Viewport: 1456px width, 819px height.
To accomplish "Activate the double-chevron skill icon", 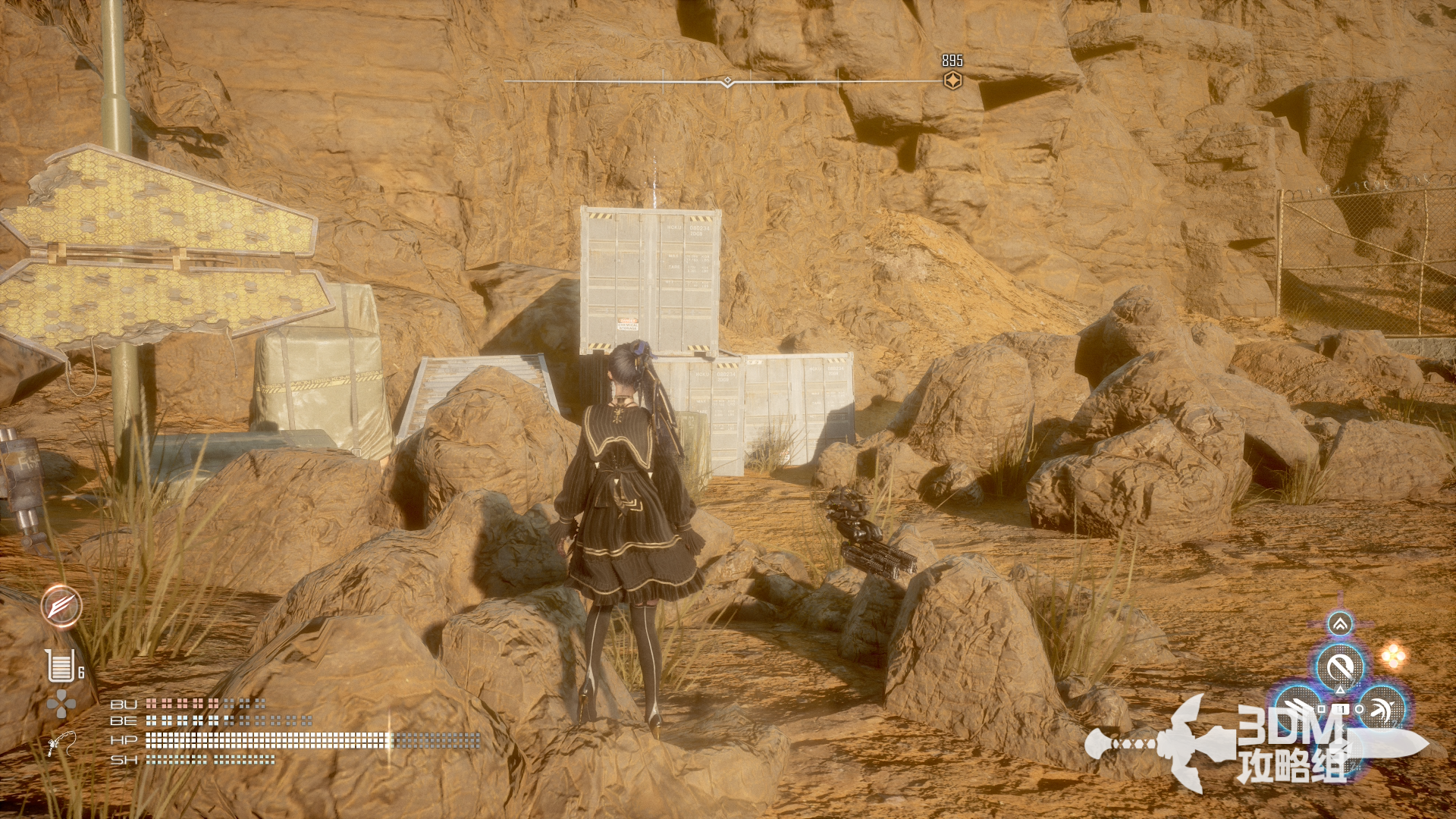I will pos(1340,625).
